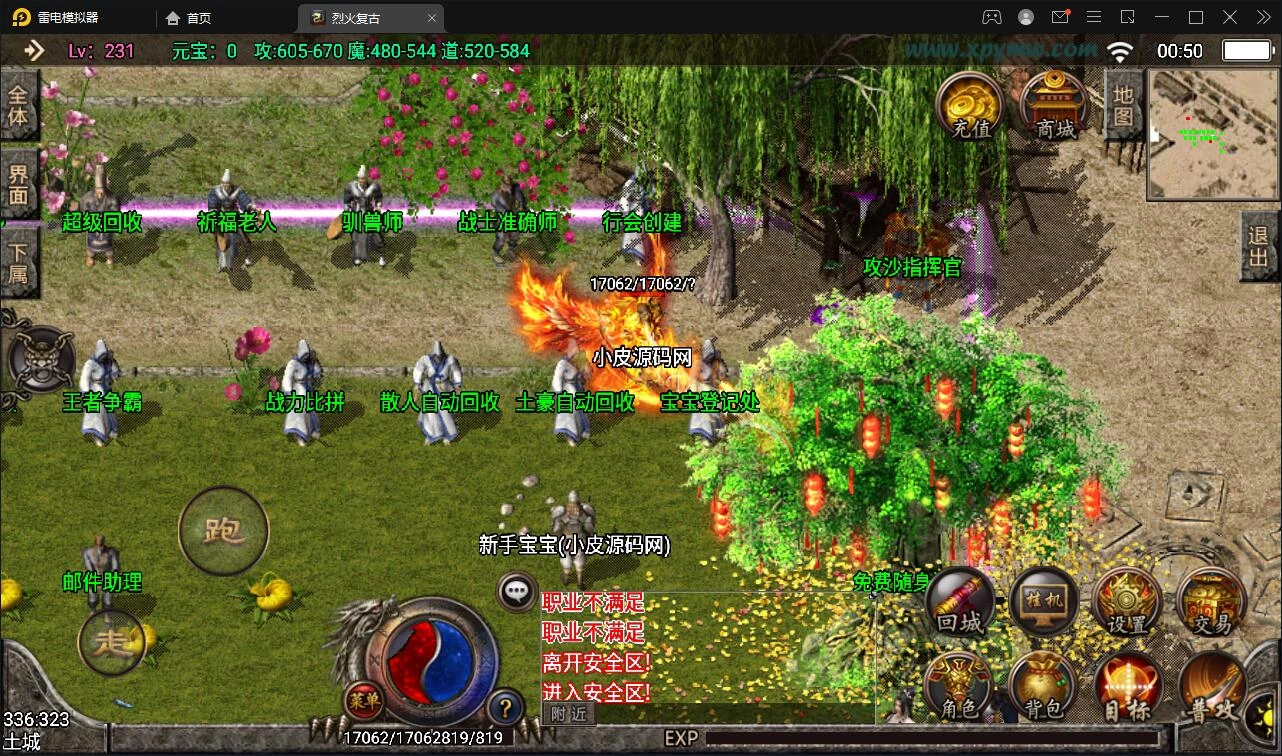The width and height of the screenshot is (1282, 756).
Task: Select the 界面 side tab
Action: click(19, 185)
